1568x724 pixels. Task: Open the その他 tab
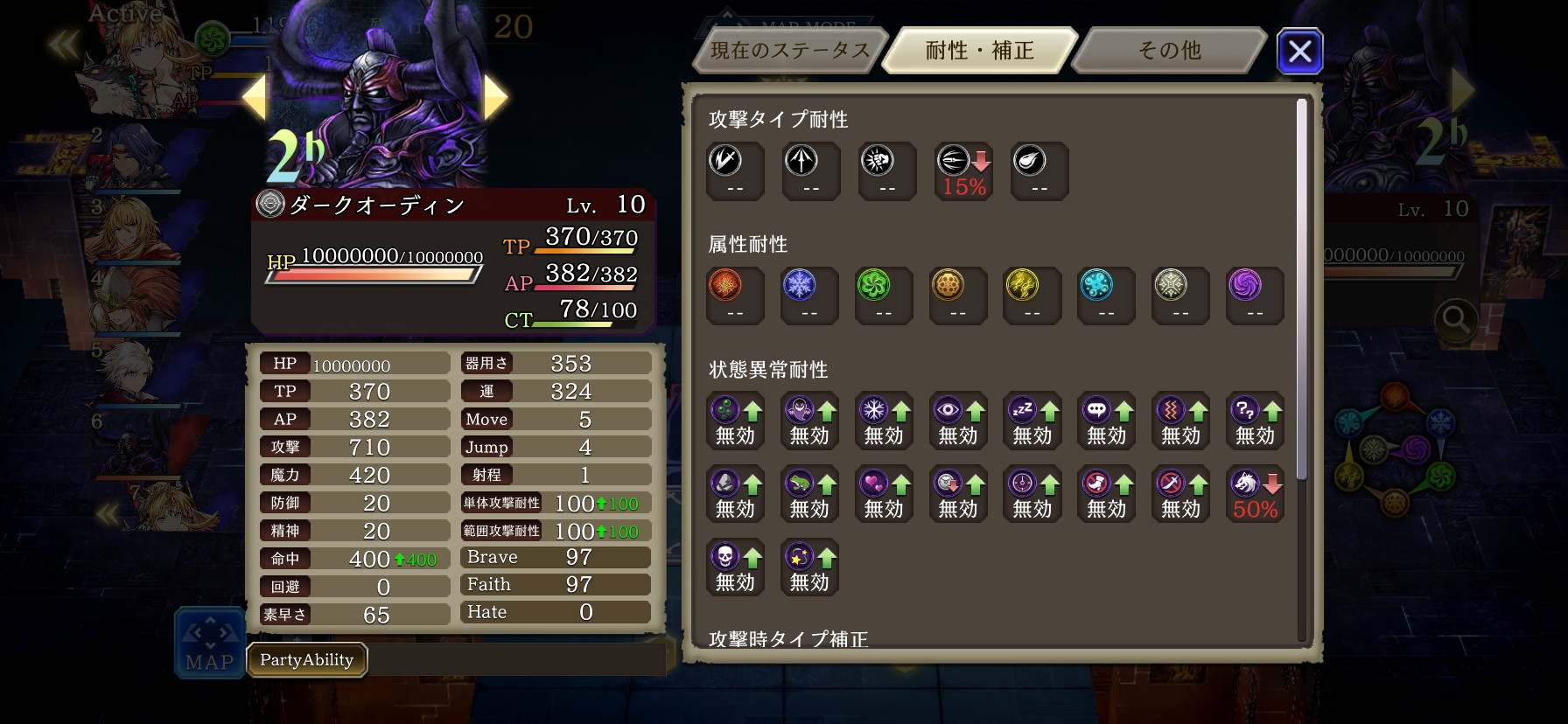click(1169, 51)
